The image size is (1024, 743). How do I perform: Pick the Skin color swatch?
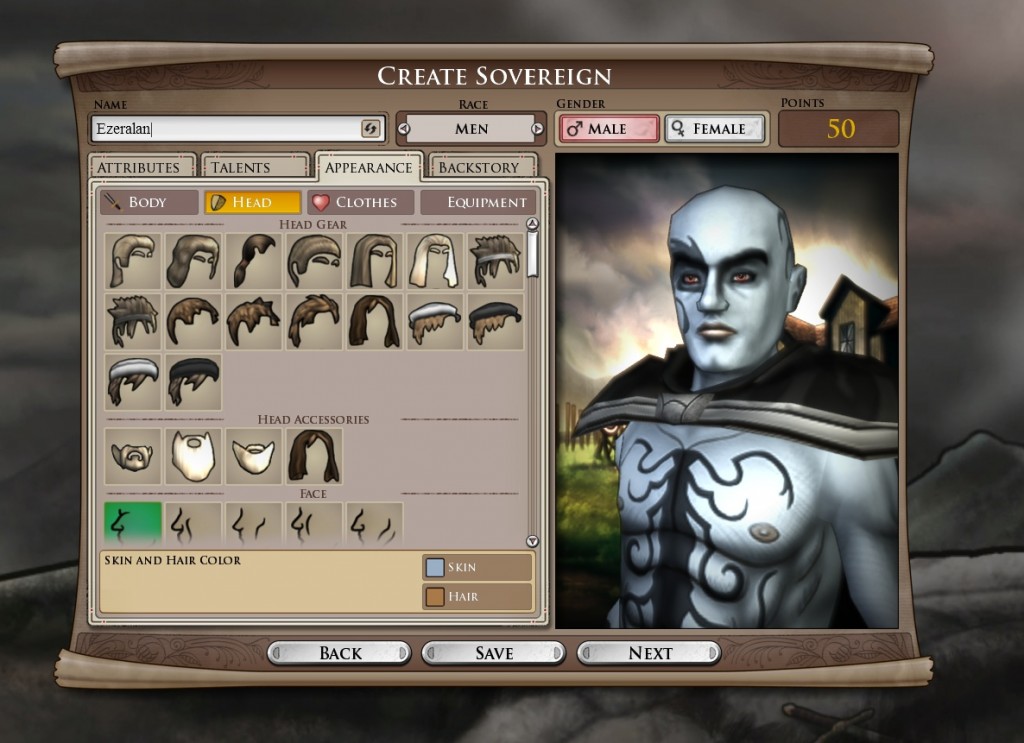pyautogui.click(x=435, y=567)
